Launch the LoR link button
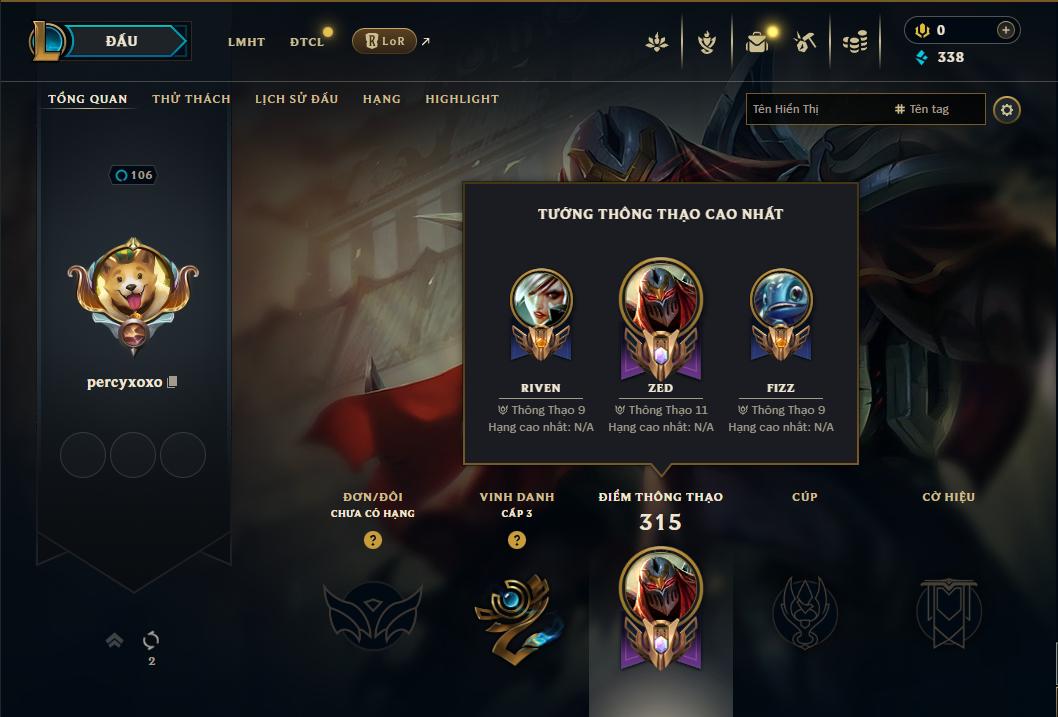This screenshot has height=717, width=1058. click(x=384, y=41)
